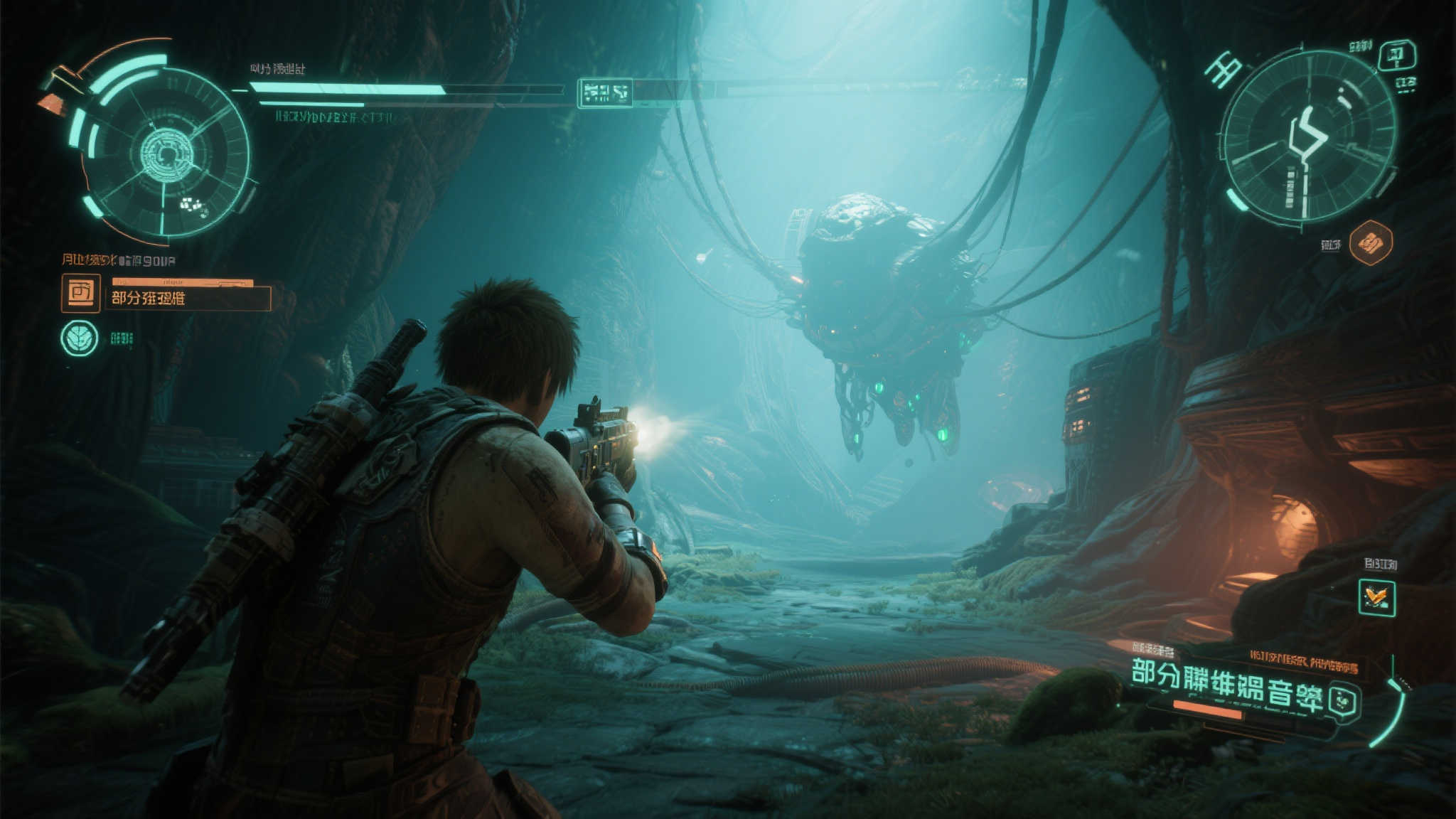This screenshot has height=819, width=1456.
Task: Click the teal hexagon icon in the weapon panel
Action: [x=1344, y=701]
